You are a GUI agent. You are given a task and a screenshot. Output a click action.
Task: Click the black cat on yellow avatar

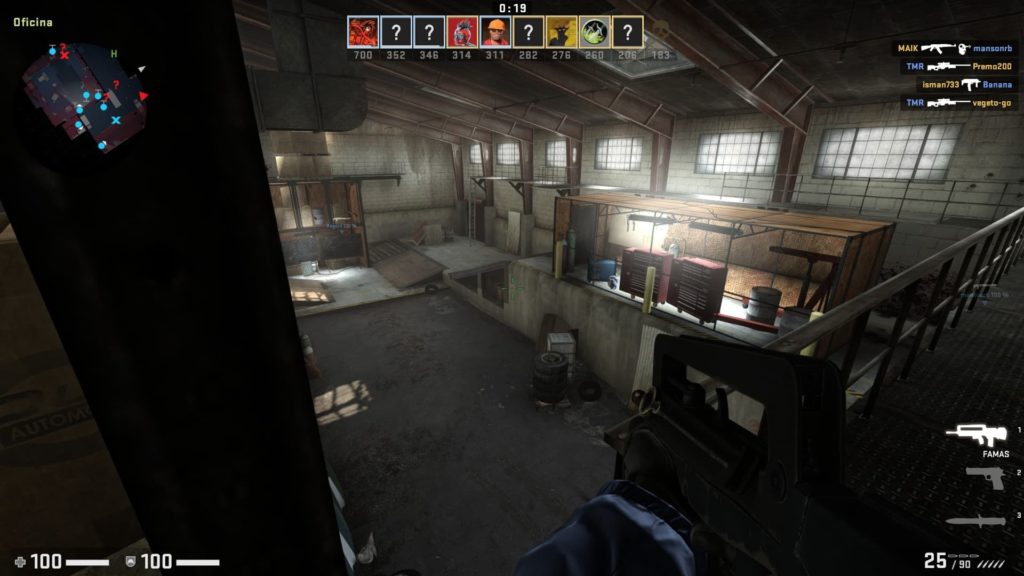click(x=561, y=32)
